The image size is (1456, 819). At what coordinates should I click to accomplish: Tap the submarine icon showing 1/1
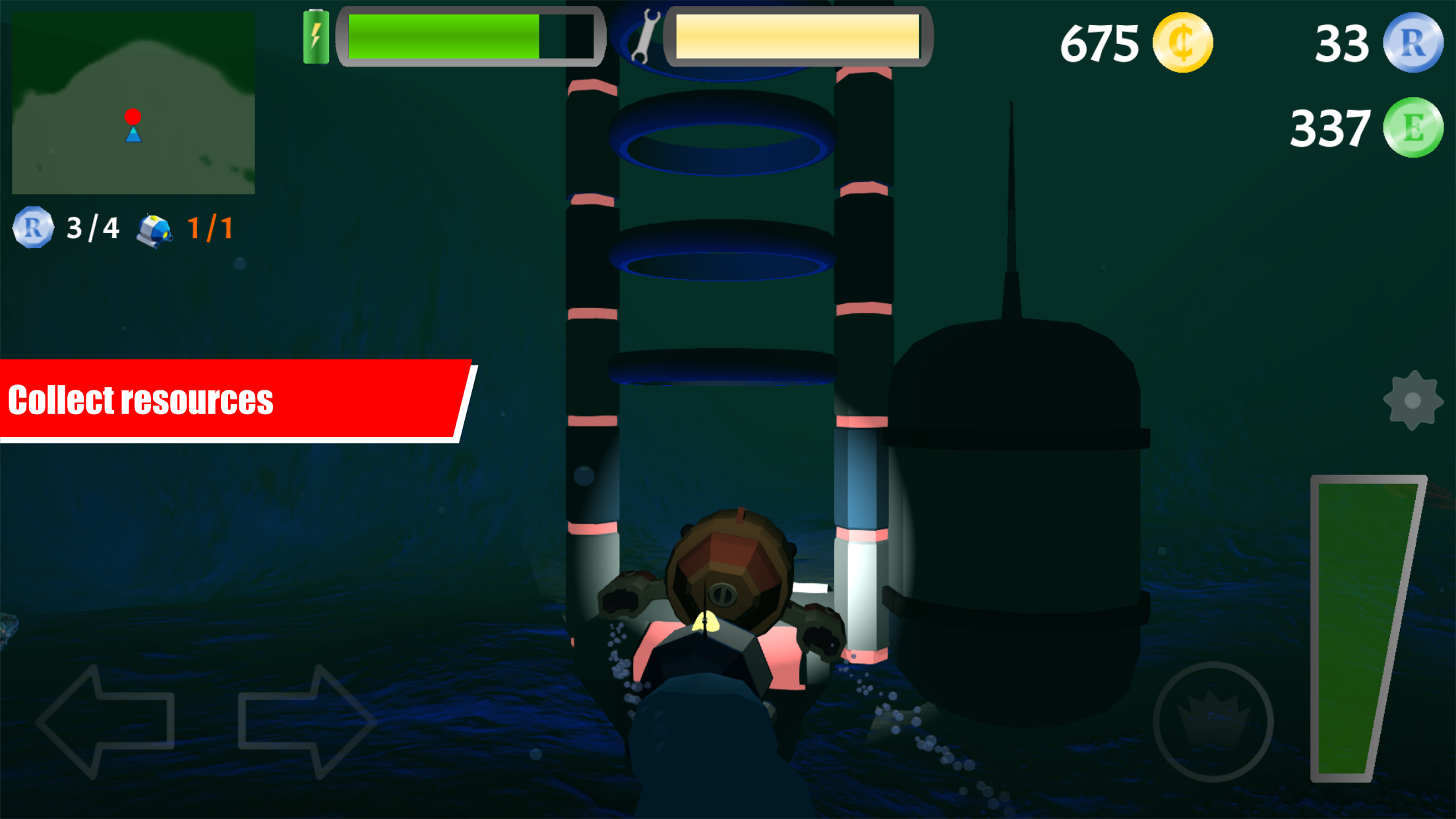coord(156,229)
